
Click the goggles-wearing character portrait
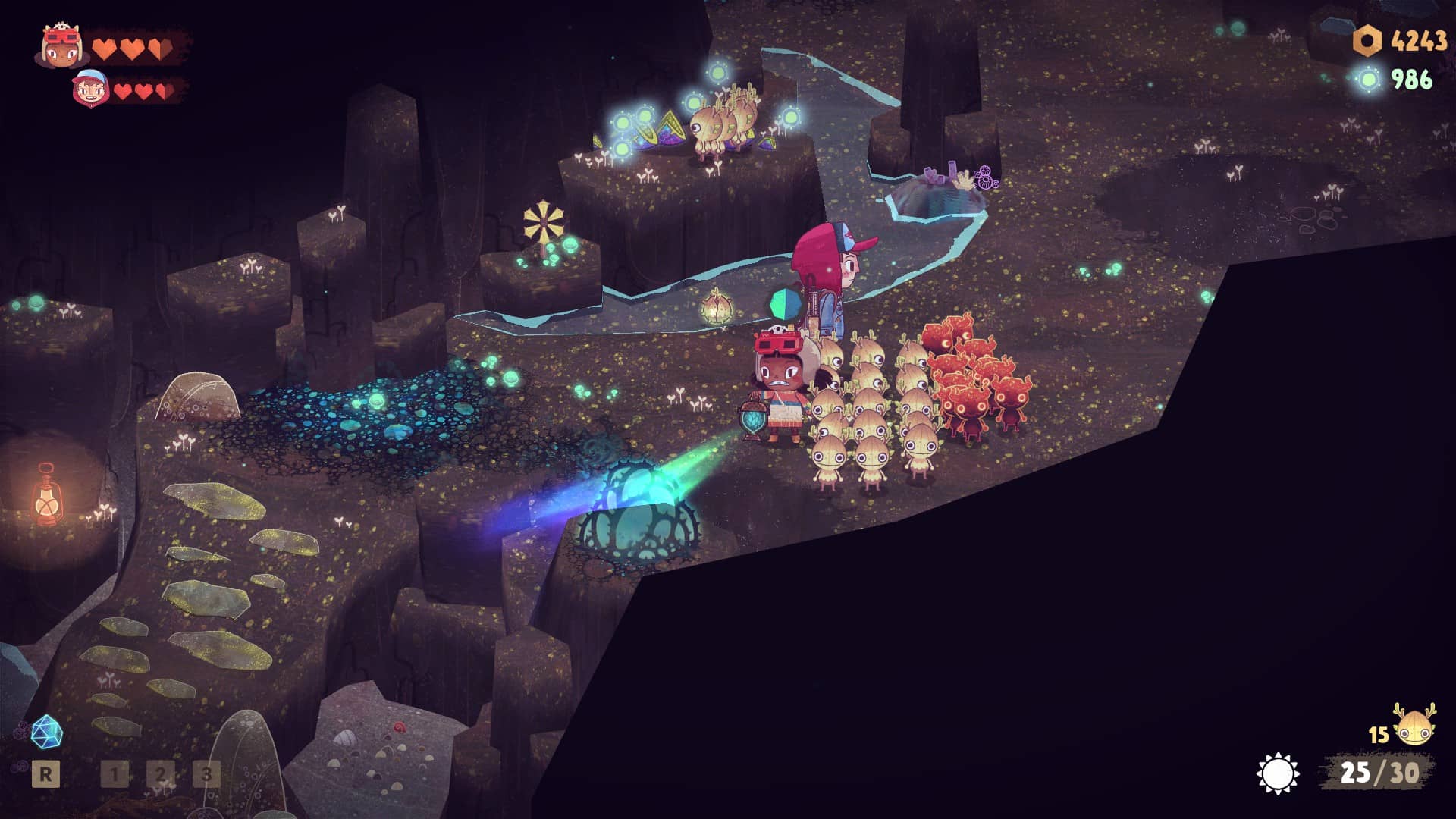[62, 46]
